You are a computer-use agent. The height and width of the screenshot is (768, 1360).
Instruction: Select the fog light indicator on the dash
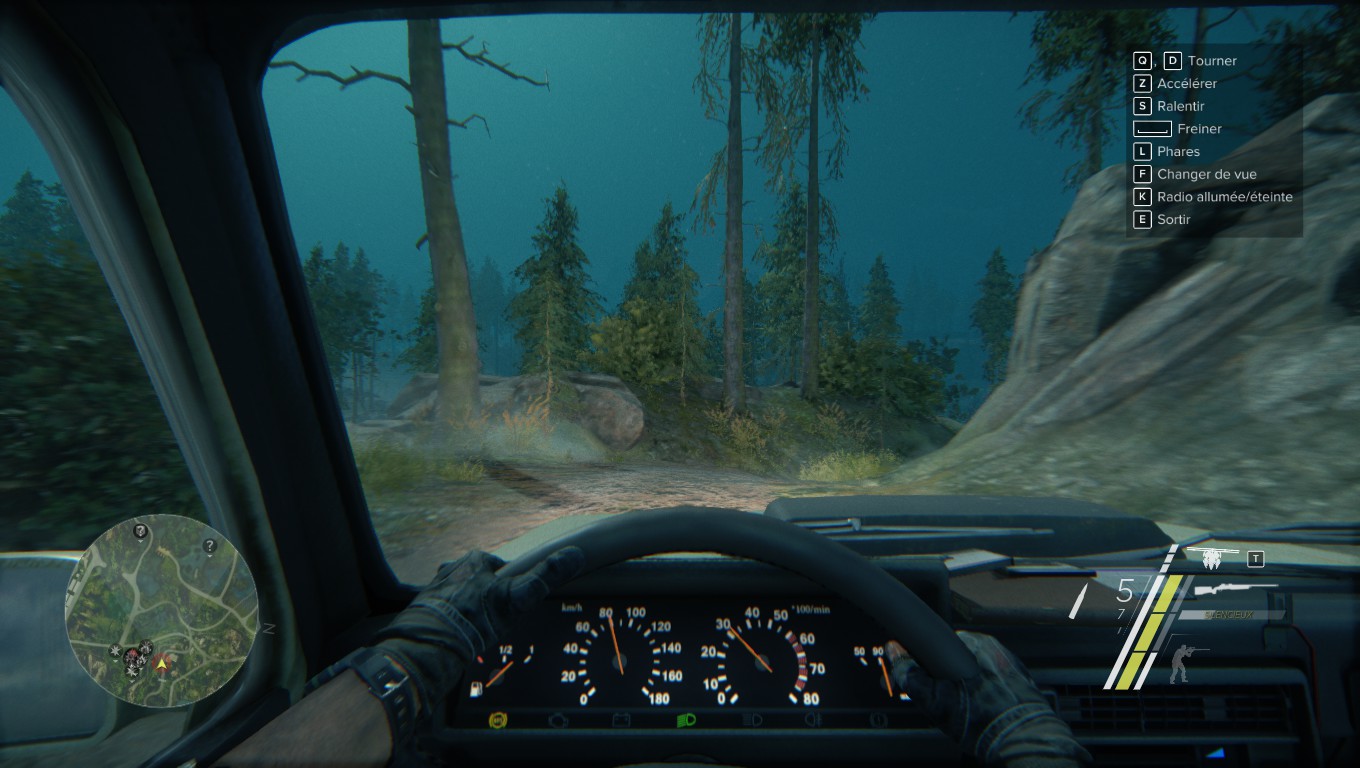(815, 718)
